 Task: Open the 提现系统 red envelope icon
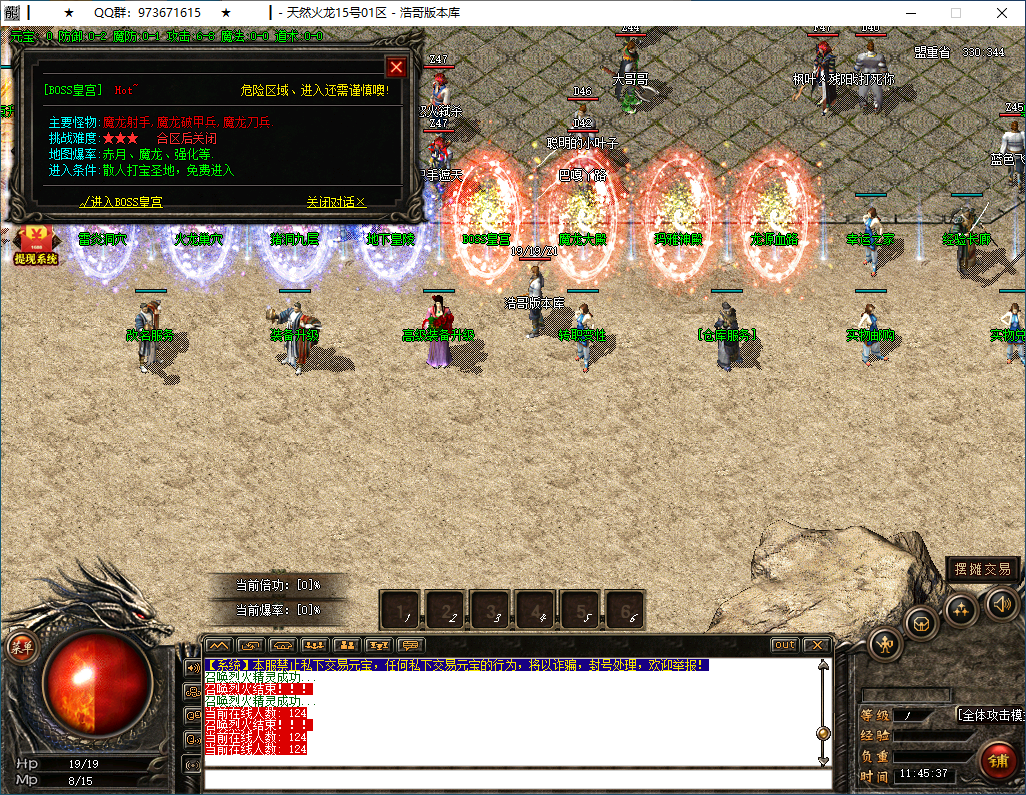coord(35,245)
